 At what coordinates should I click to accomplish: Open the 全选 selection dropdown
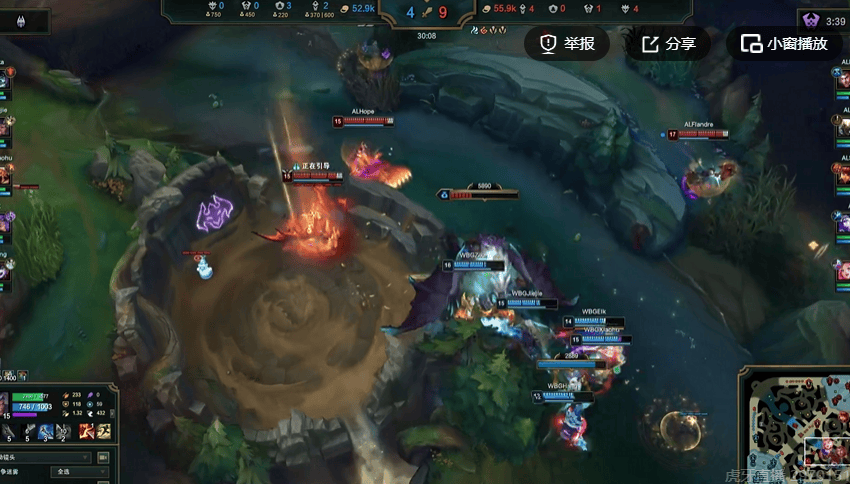(82, 471)
